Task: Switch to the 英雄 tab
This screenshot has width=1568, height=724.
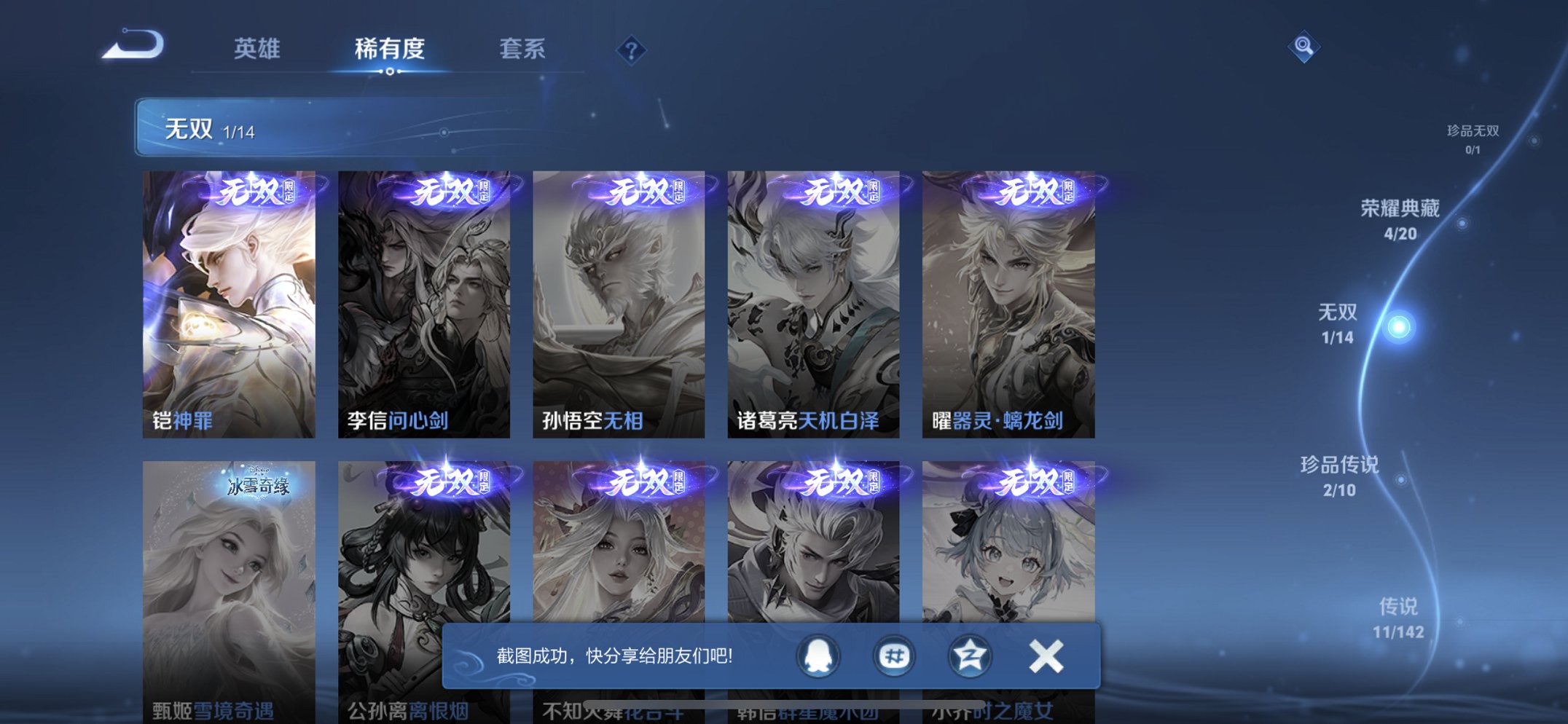Action: coord(256,48)
